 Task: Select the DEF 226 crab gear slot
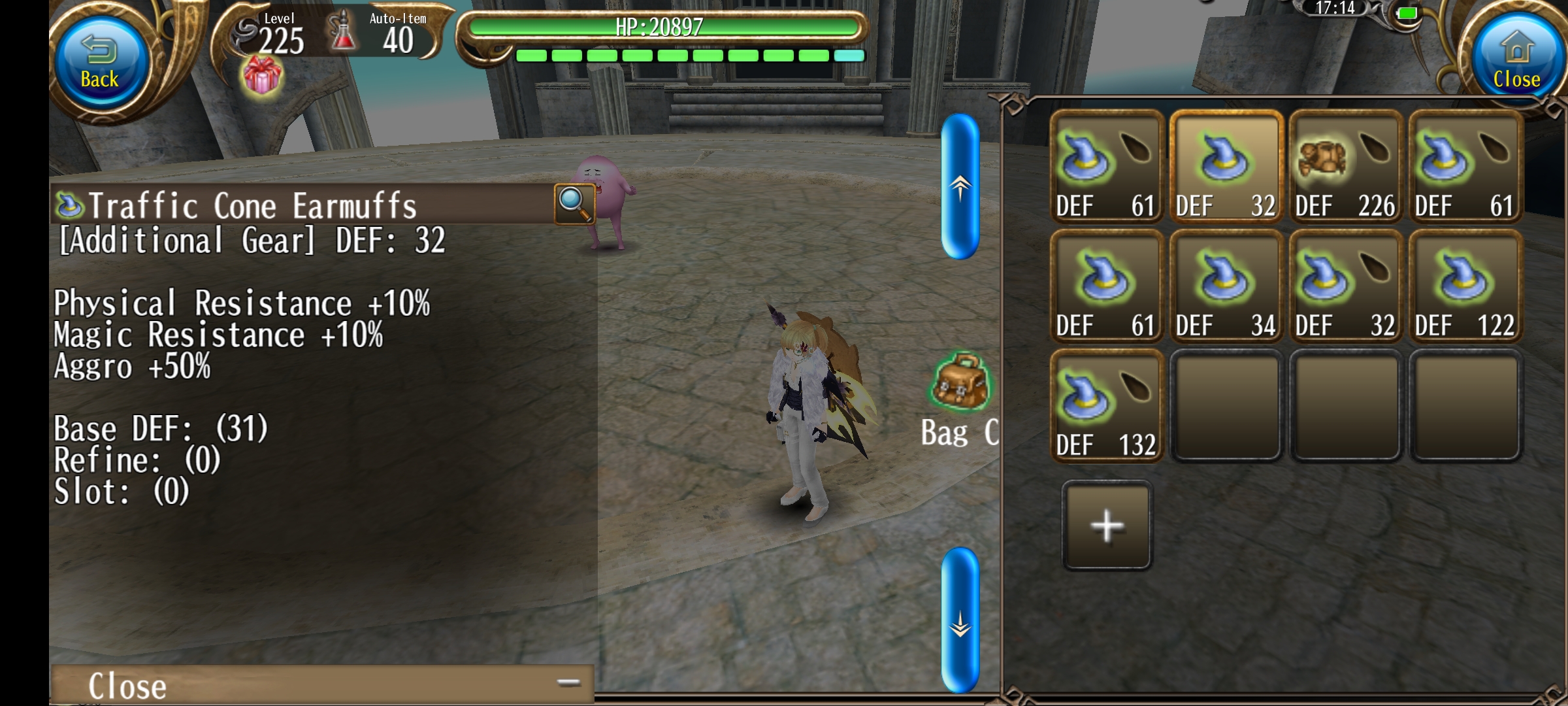click(x=1345, y=167)
